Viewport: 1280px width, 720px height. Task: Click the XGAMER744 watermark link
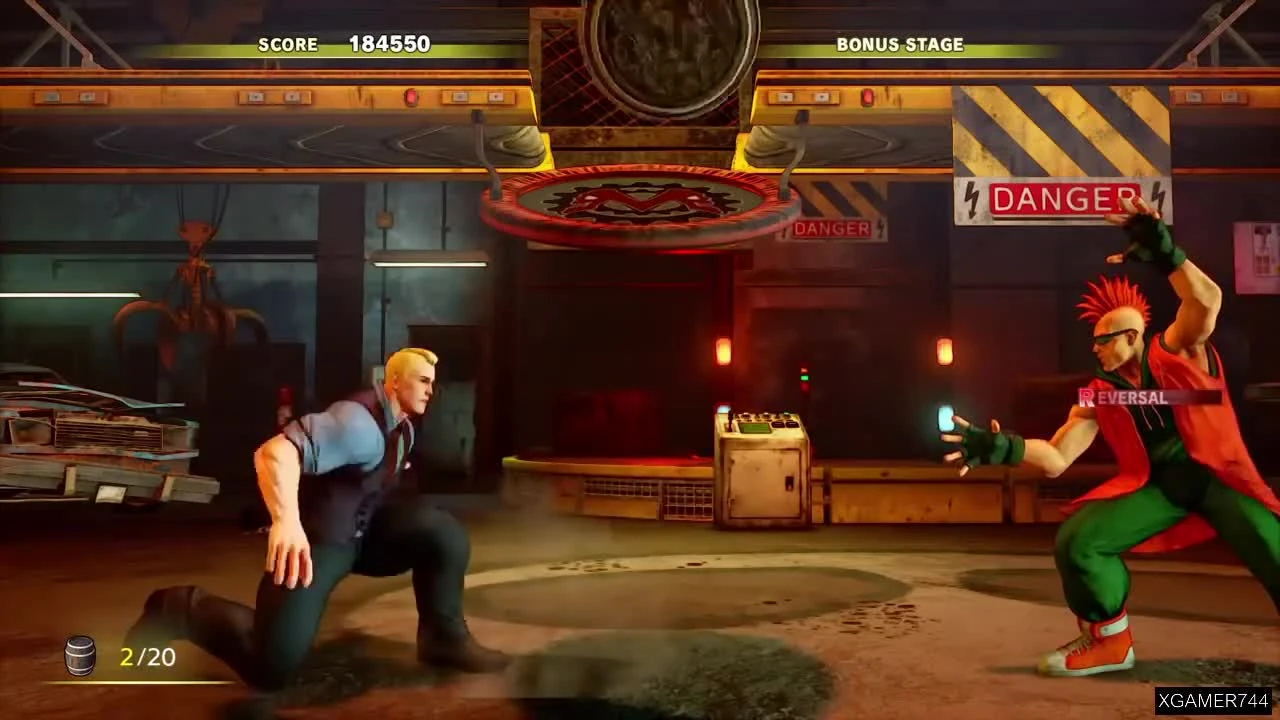coord(1215,703)
